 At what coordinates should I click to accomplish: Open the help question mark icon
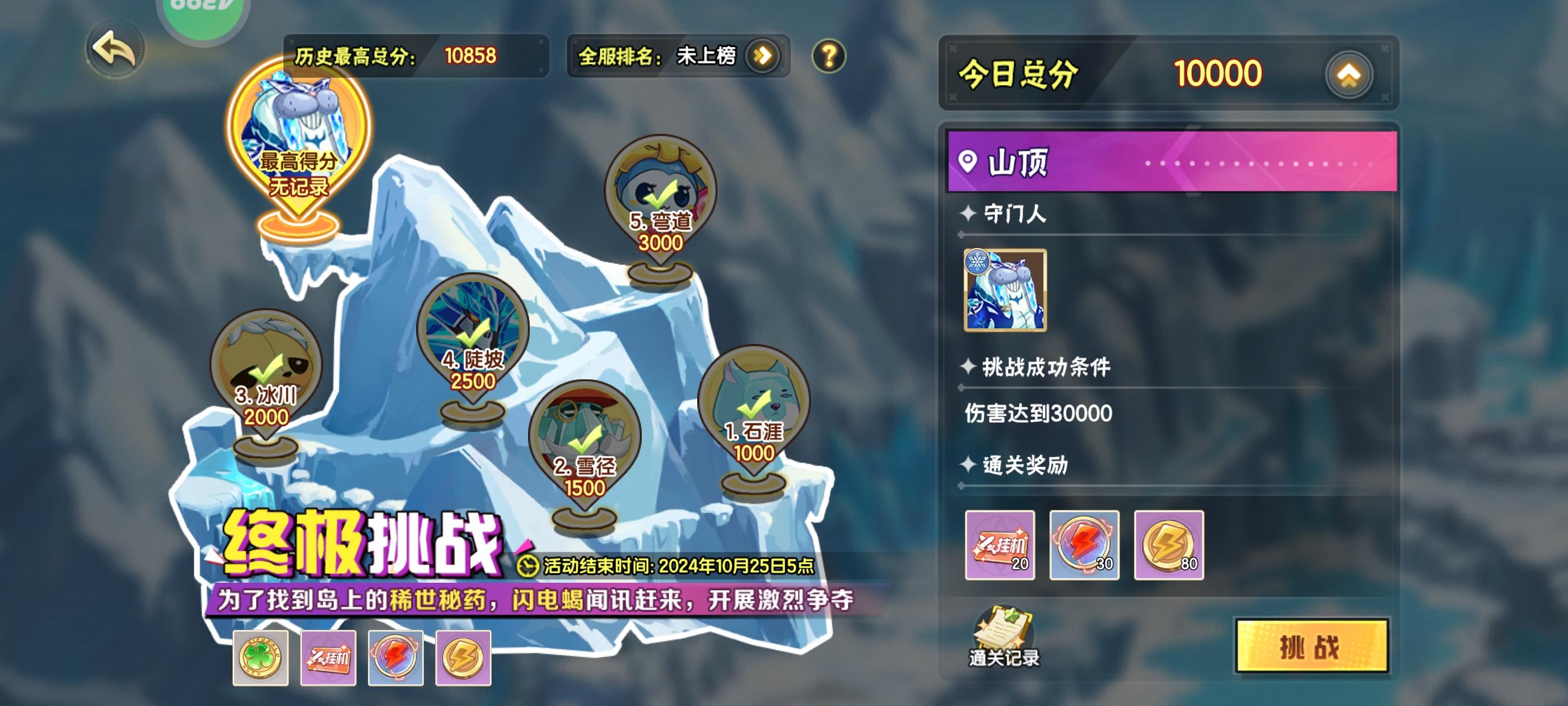(x=829, y=55)
